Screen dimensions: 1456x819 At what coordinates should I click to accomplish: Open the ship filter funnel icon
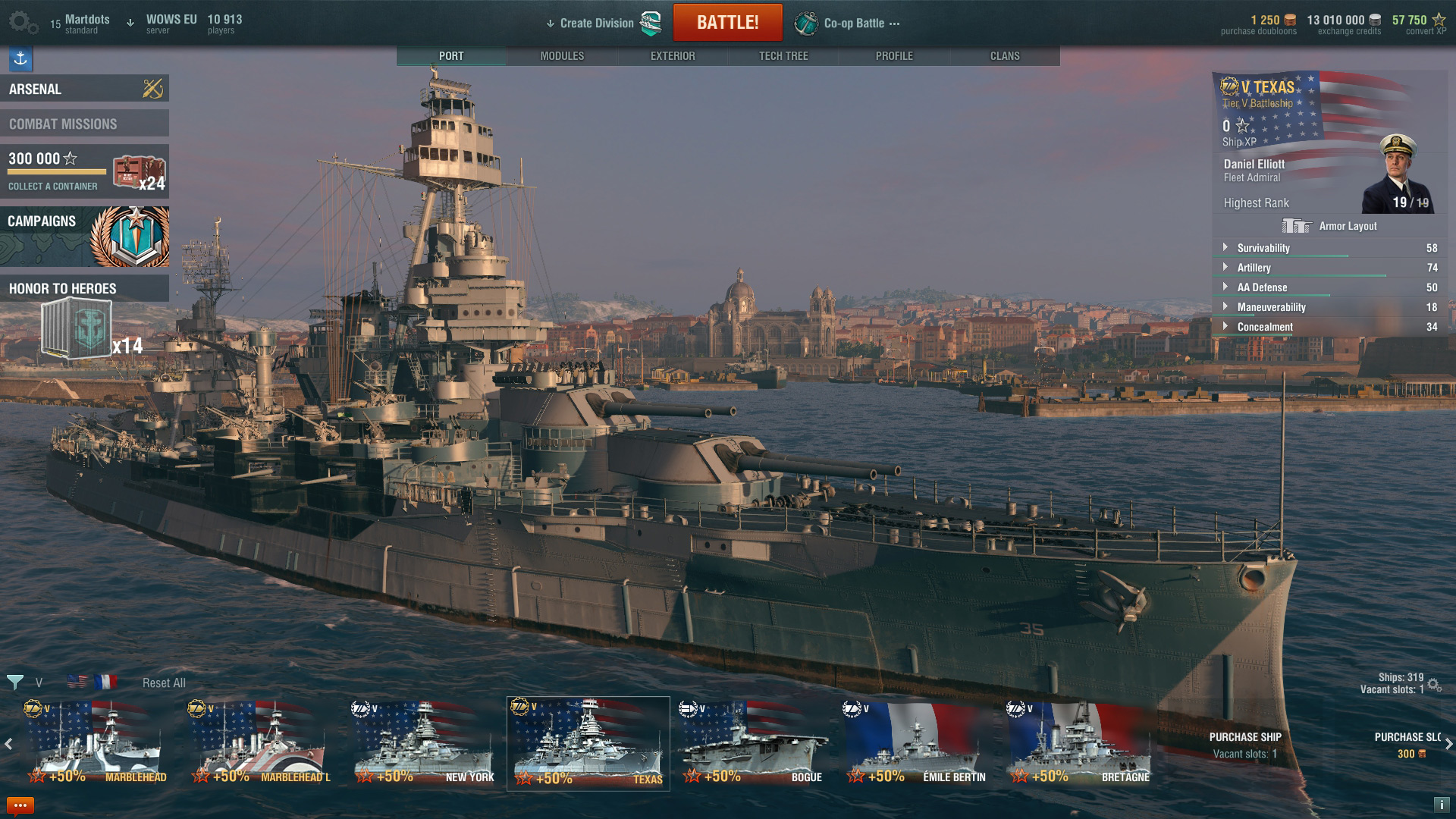tap(16, 682)
